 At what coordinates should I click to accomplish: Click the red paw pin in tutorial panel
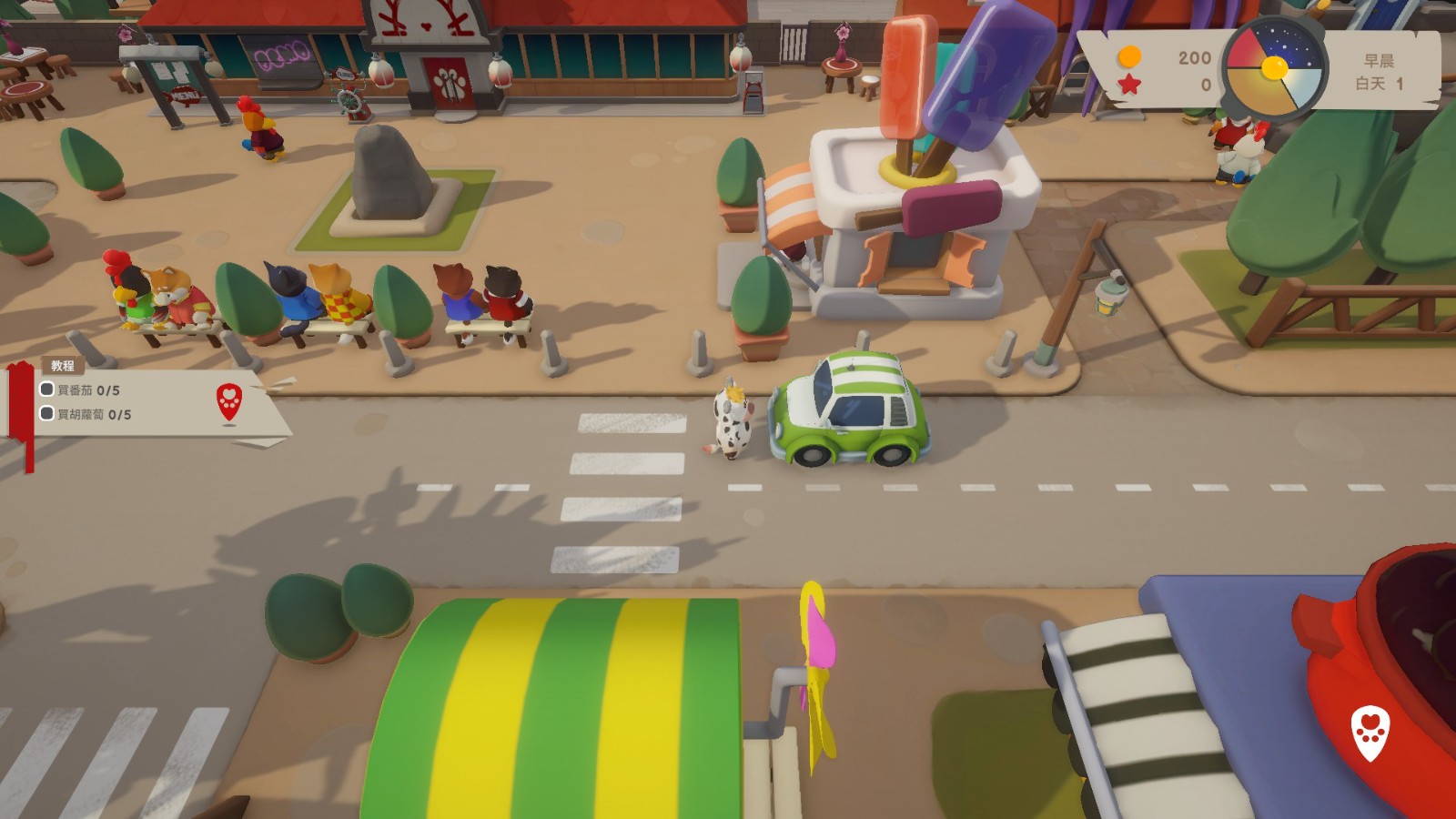[x=229, y=401]
